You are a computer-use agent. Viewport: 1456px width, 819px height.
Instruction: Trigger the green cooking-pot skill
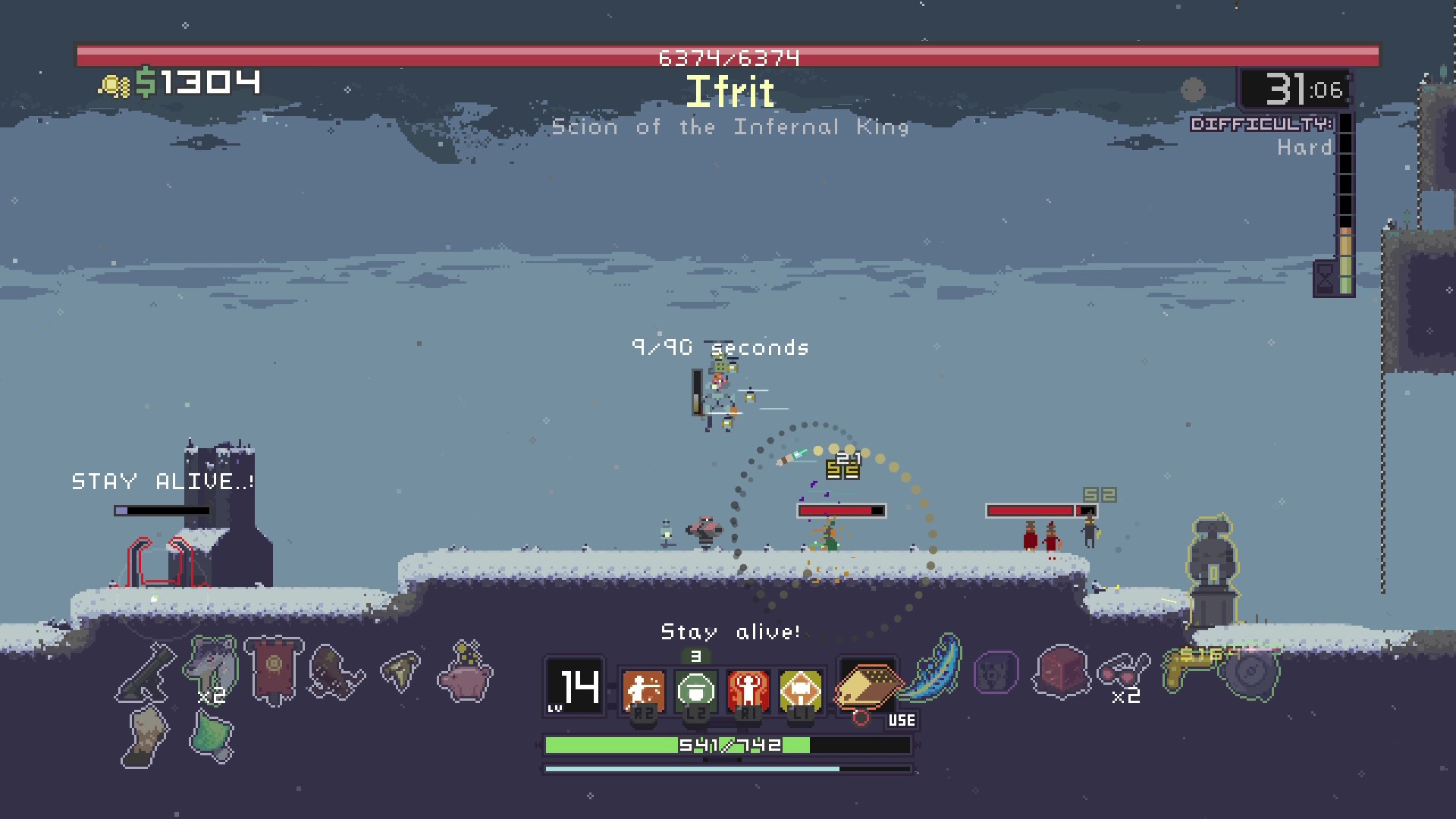click(695, 690)
